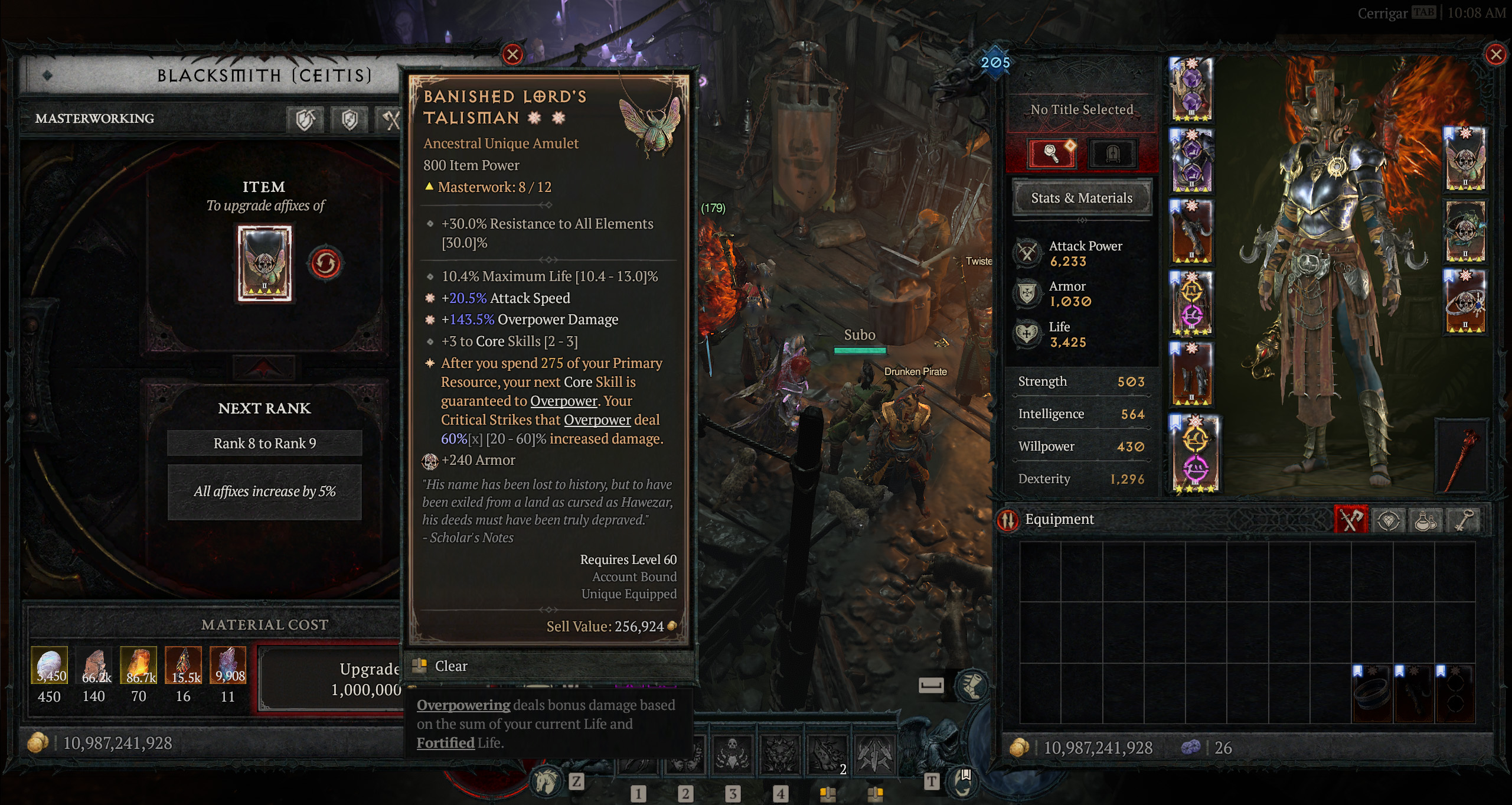Expand the Rank 8 to Rank 9 entry
Viewport: 1512px width, 805px height.
(x=264, y=442)
